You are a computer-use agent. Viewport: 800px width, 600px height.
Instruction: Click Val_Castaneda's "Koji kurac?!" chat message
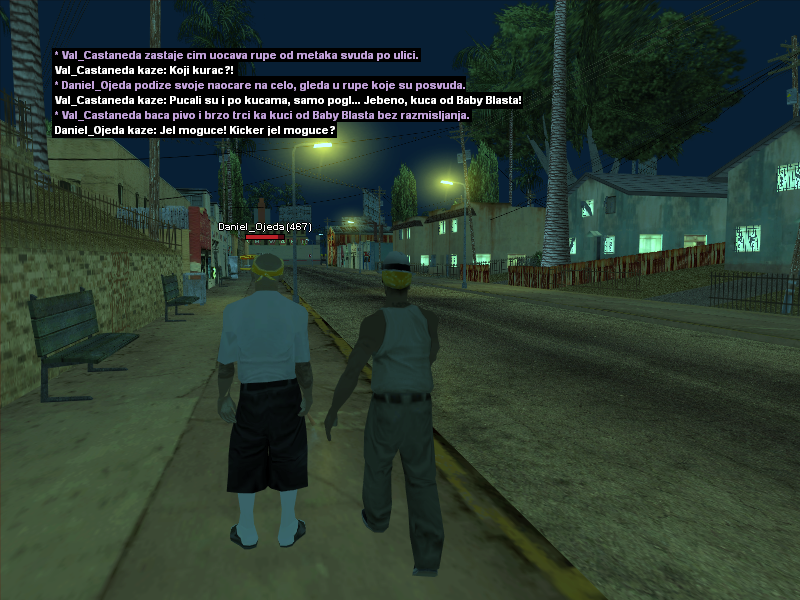click(143, 70)
